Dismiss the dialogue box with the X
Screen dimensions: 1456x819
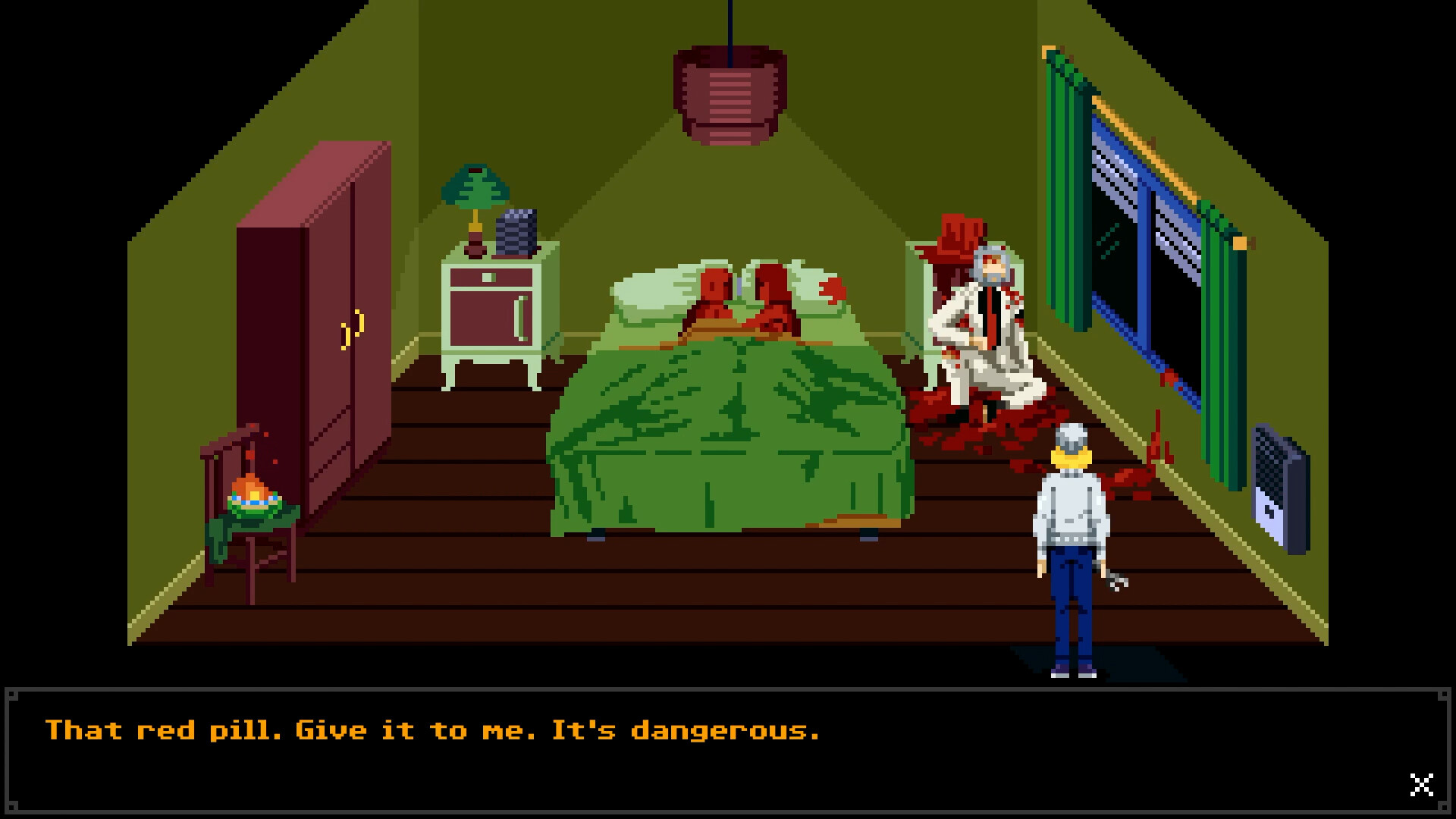tap(1420, 786)
